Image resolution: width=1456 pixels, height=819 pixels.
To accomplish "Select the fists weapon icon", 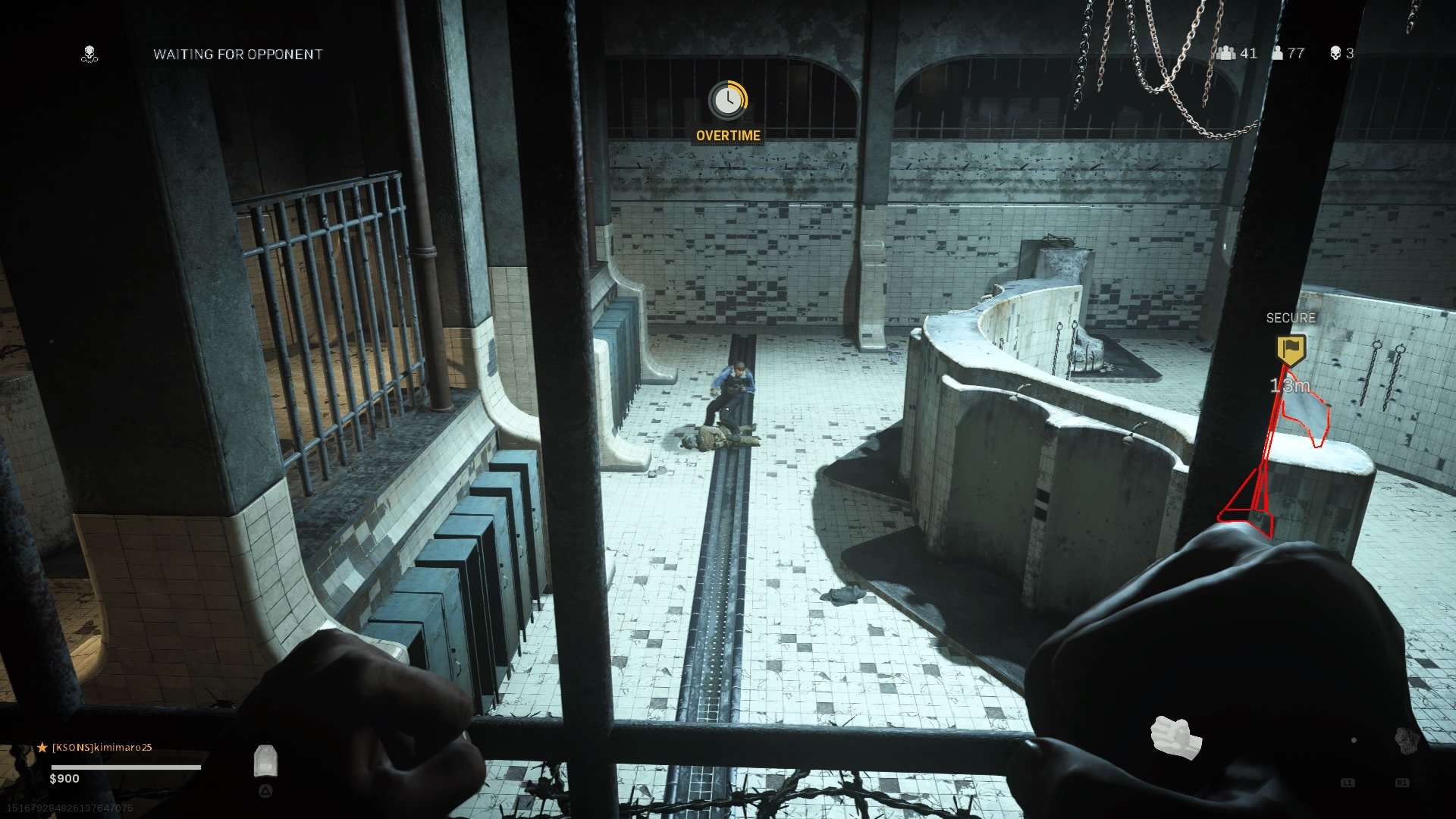I will pos(1175,736).
